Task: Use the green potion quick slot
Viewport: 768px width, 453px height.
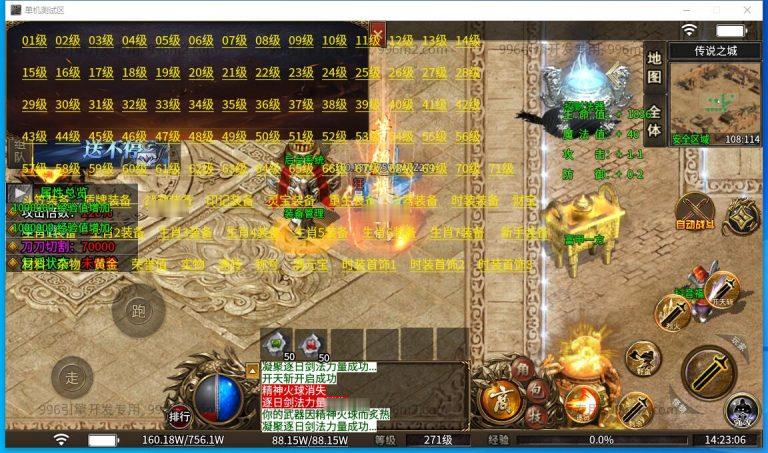Action: [x=277, y=343]
